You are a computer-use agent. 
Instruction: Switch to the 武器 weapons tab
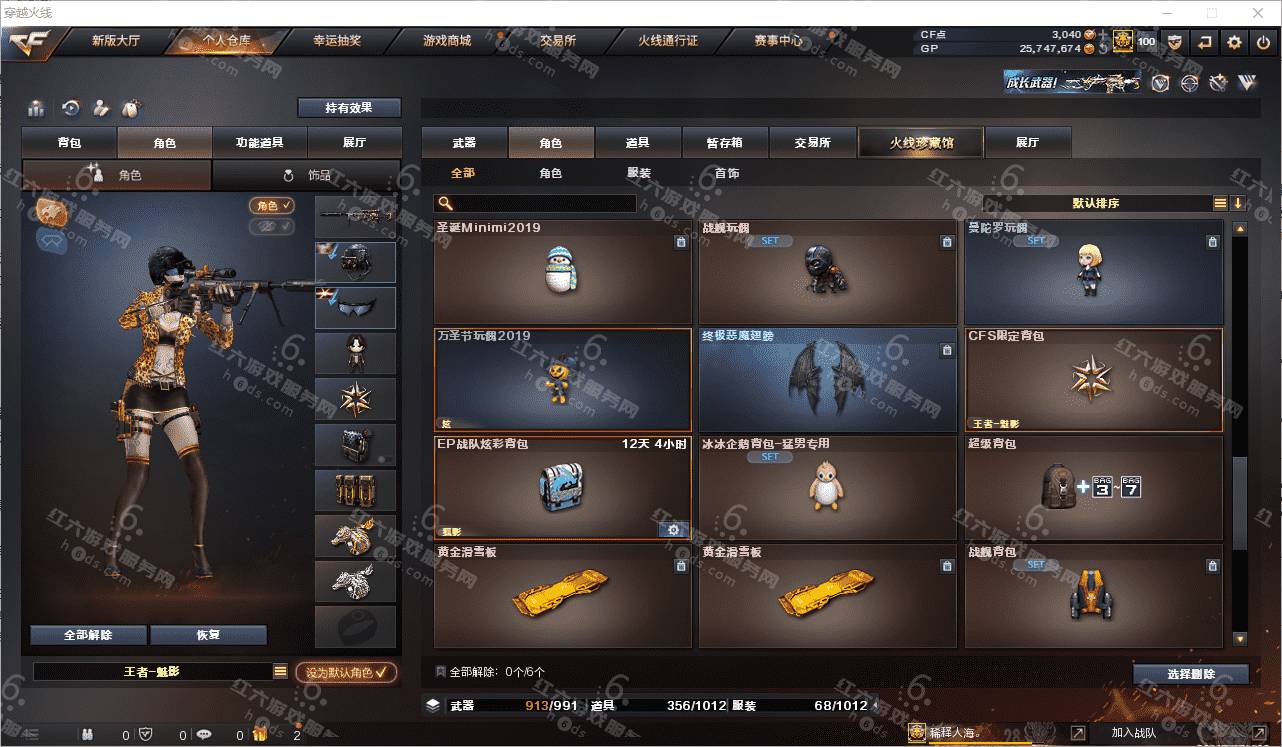[464, 143]
